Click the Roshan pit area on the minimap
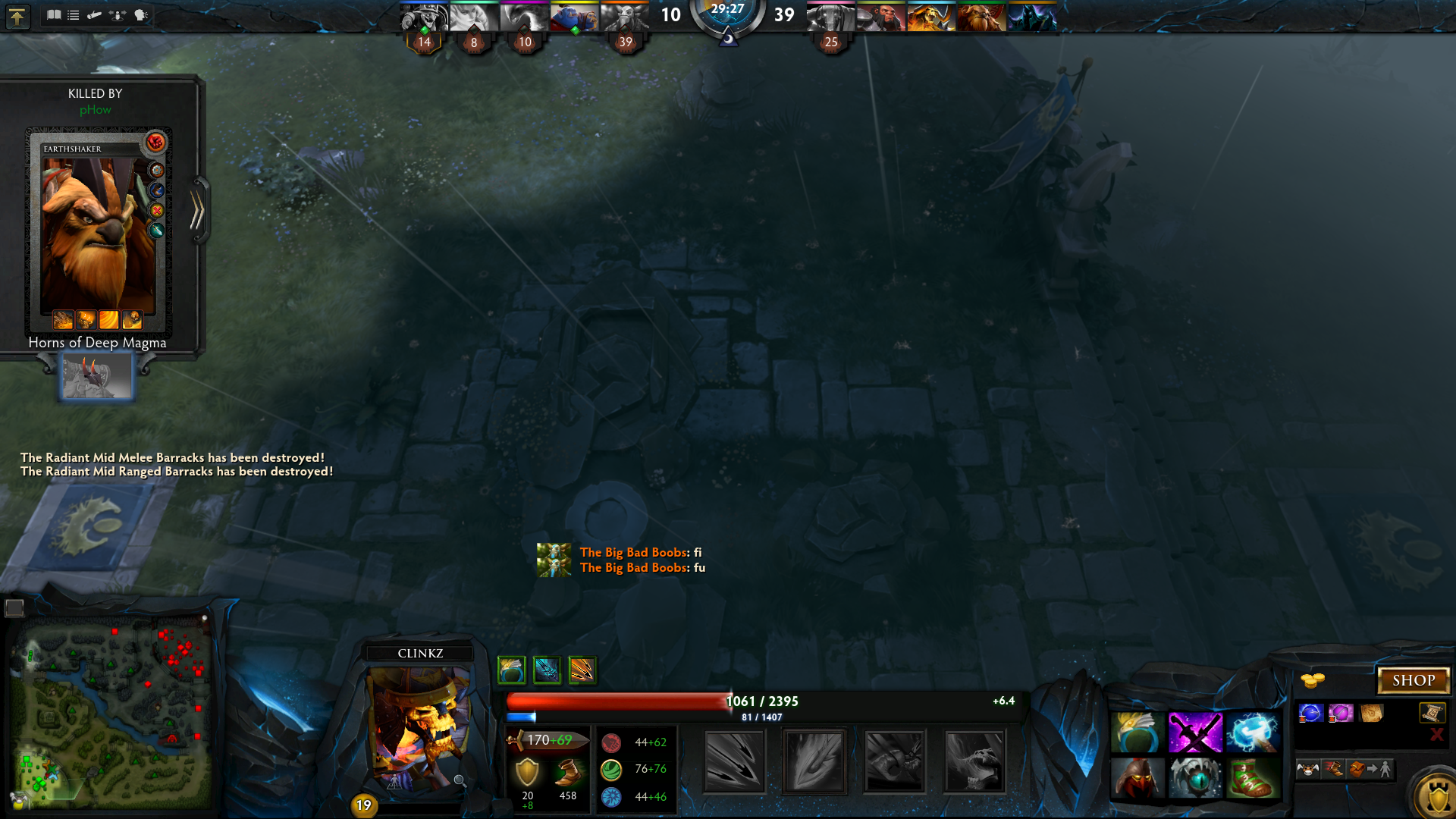This screenshot has width=1456, height=819. tap(173, 739)
